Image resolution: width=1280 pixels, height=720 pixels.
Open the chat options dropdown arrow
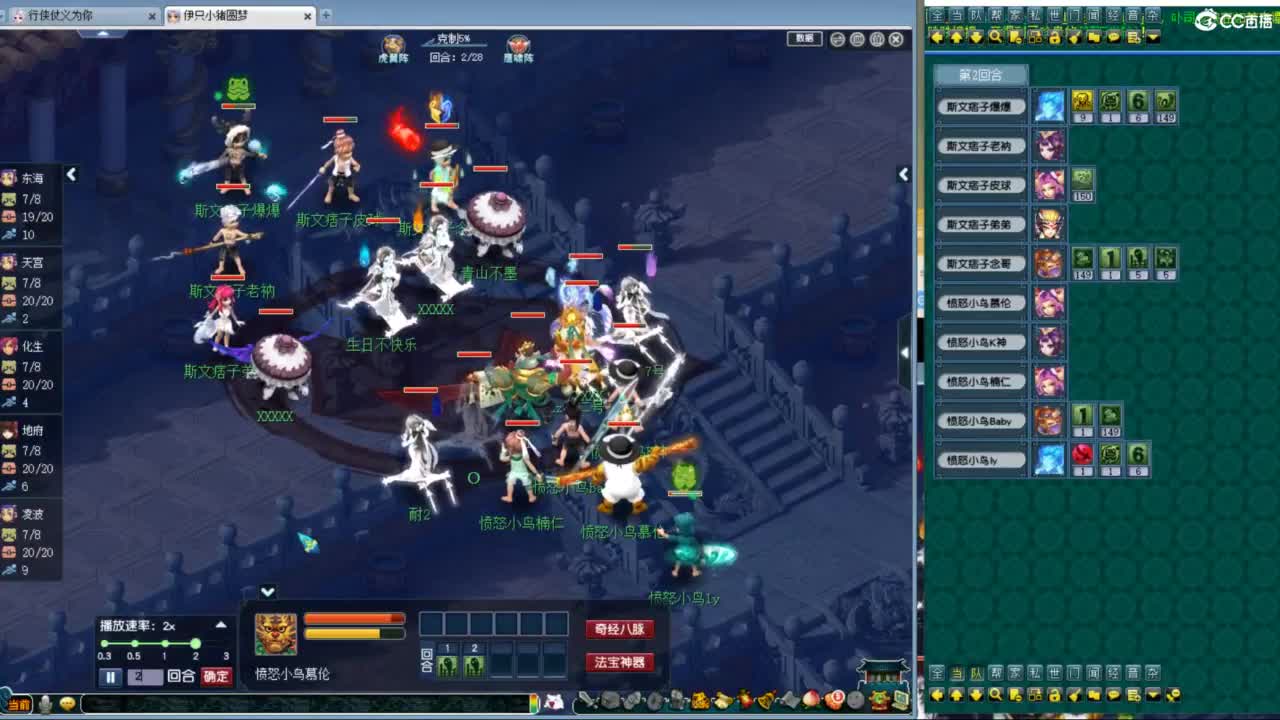click(x=1153, y=38)
